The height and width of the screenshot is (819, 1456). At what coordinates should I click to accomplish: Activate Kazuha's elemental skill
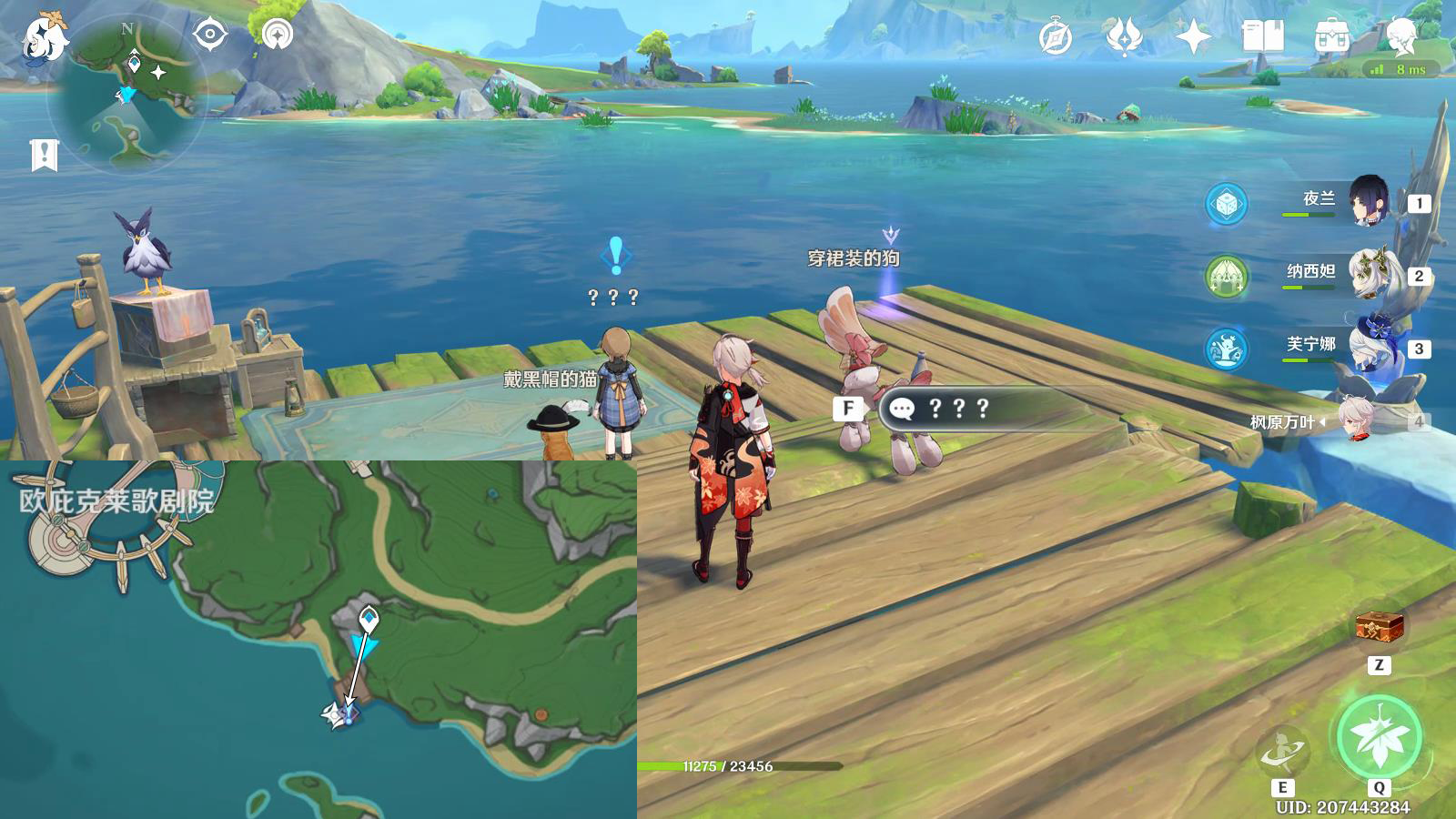[x=1283, y=751]
